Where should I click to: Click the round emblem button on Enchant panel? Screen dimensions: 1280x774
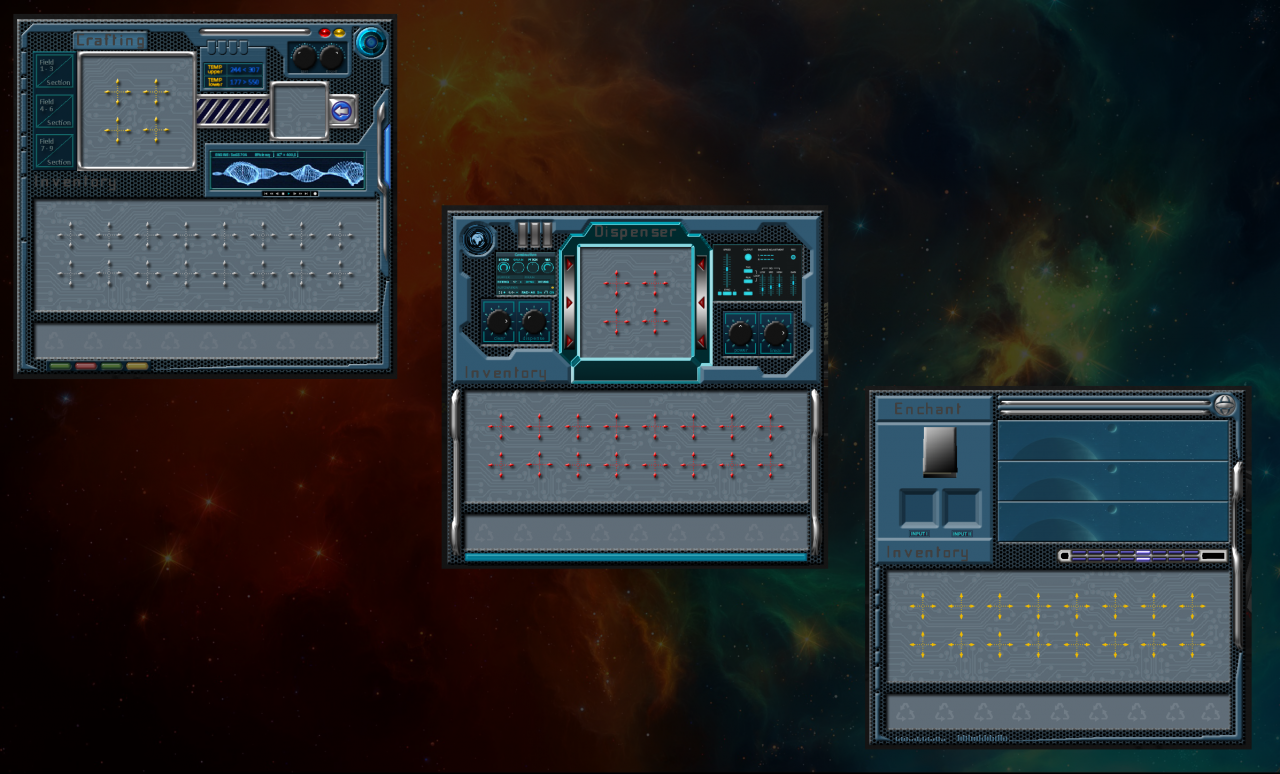(1225, 405)
